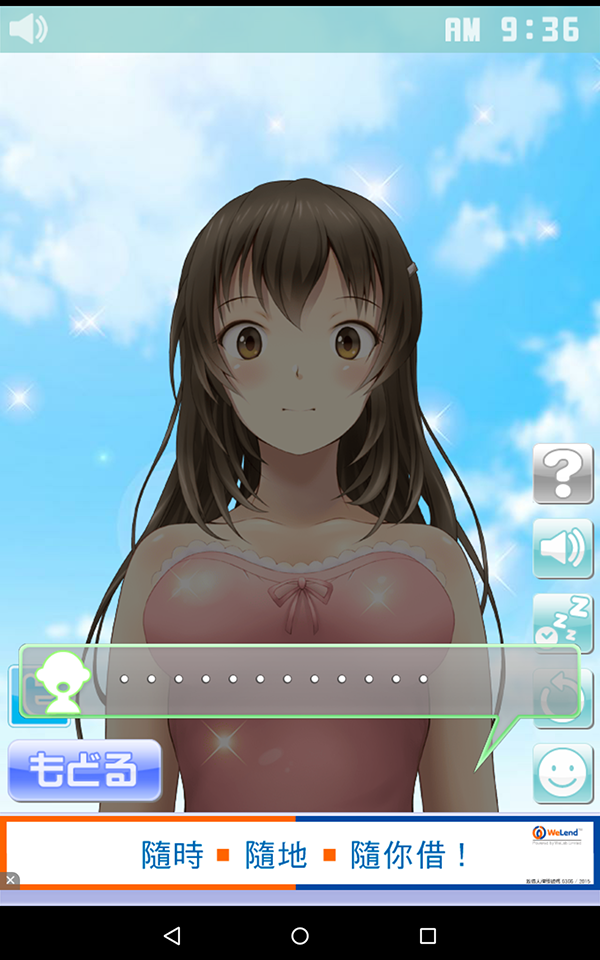Close the ad banner with the X
The height and width of the screenshot is (960, 600).
10,880
